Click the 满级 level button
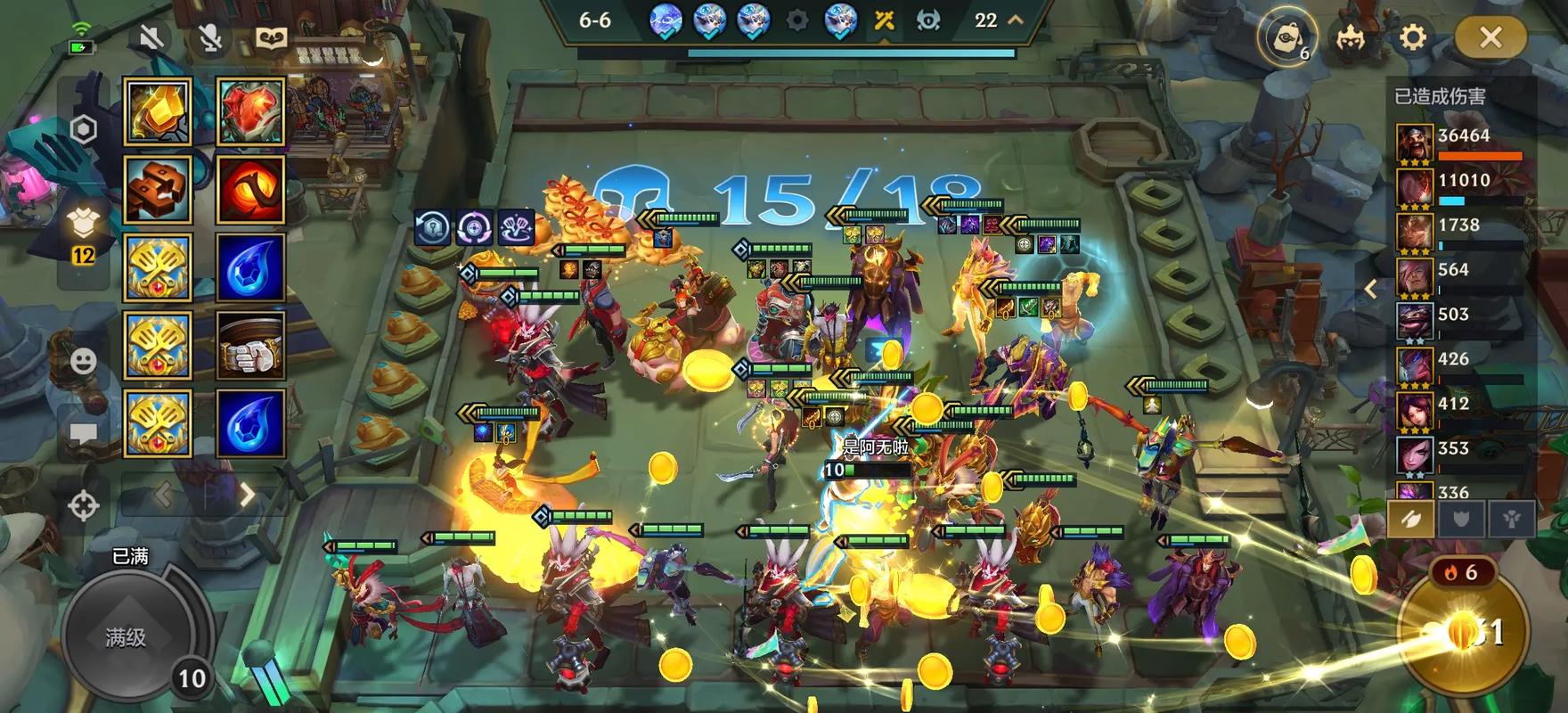 127,636
